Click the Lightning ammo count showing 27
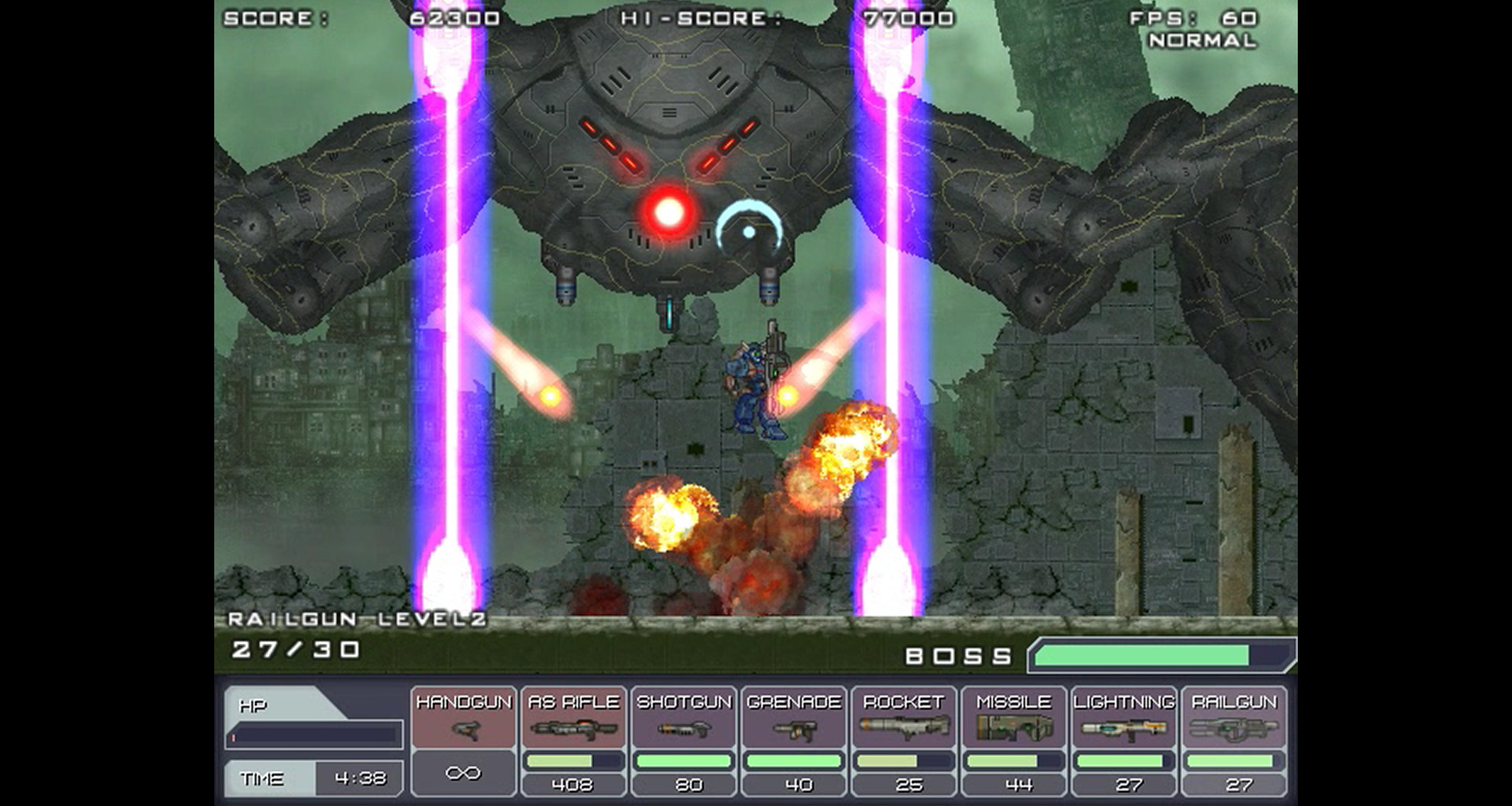The width and height of the screenshot is (1512, 806). [x=1128, y=784]
